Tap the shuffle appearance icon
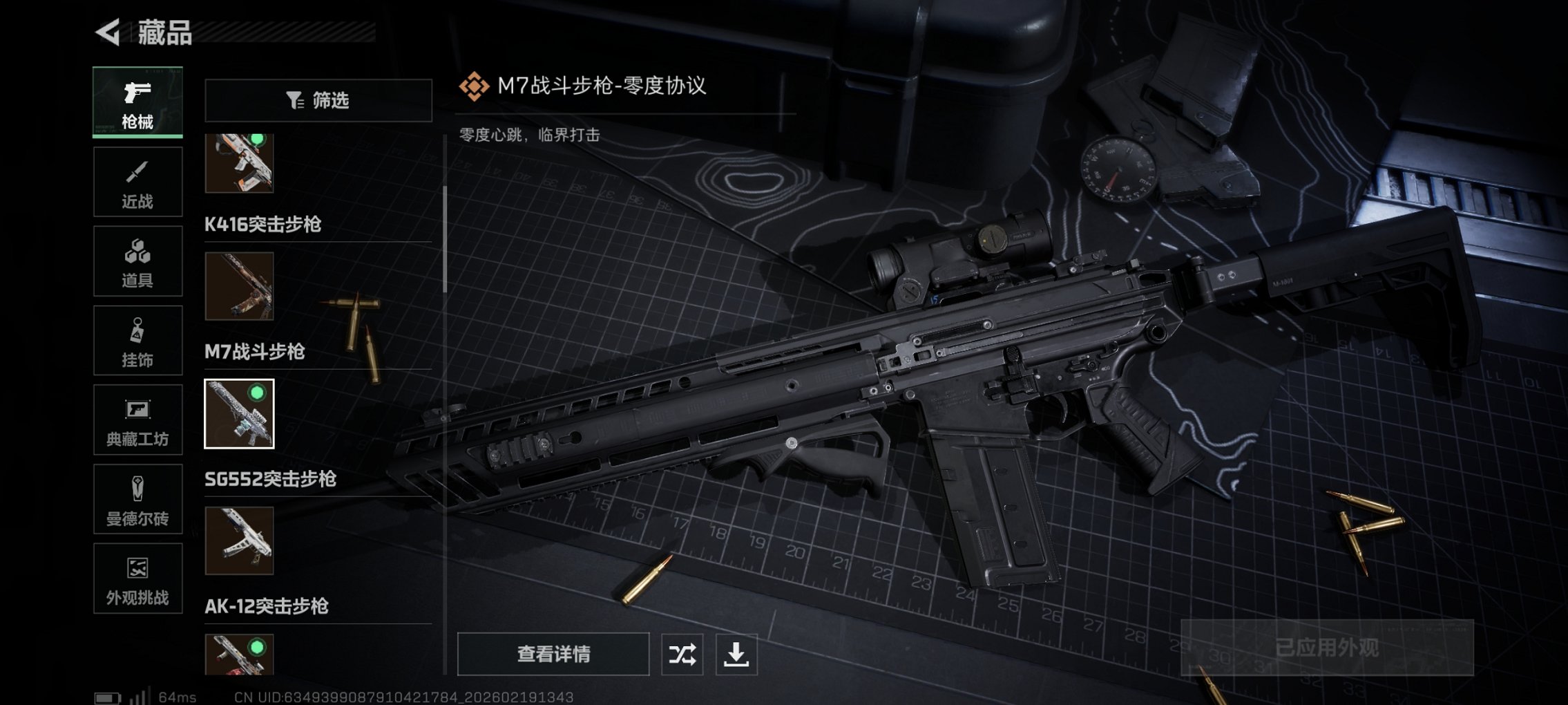1568x705 pixels. pyautogui.click(x=682, y=653)
